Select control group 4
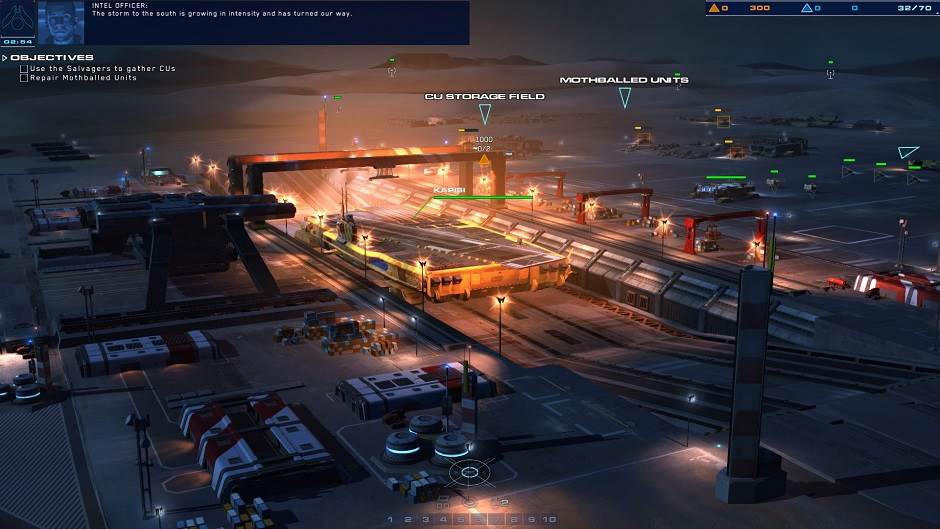 pos(442,520)
